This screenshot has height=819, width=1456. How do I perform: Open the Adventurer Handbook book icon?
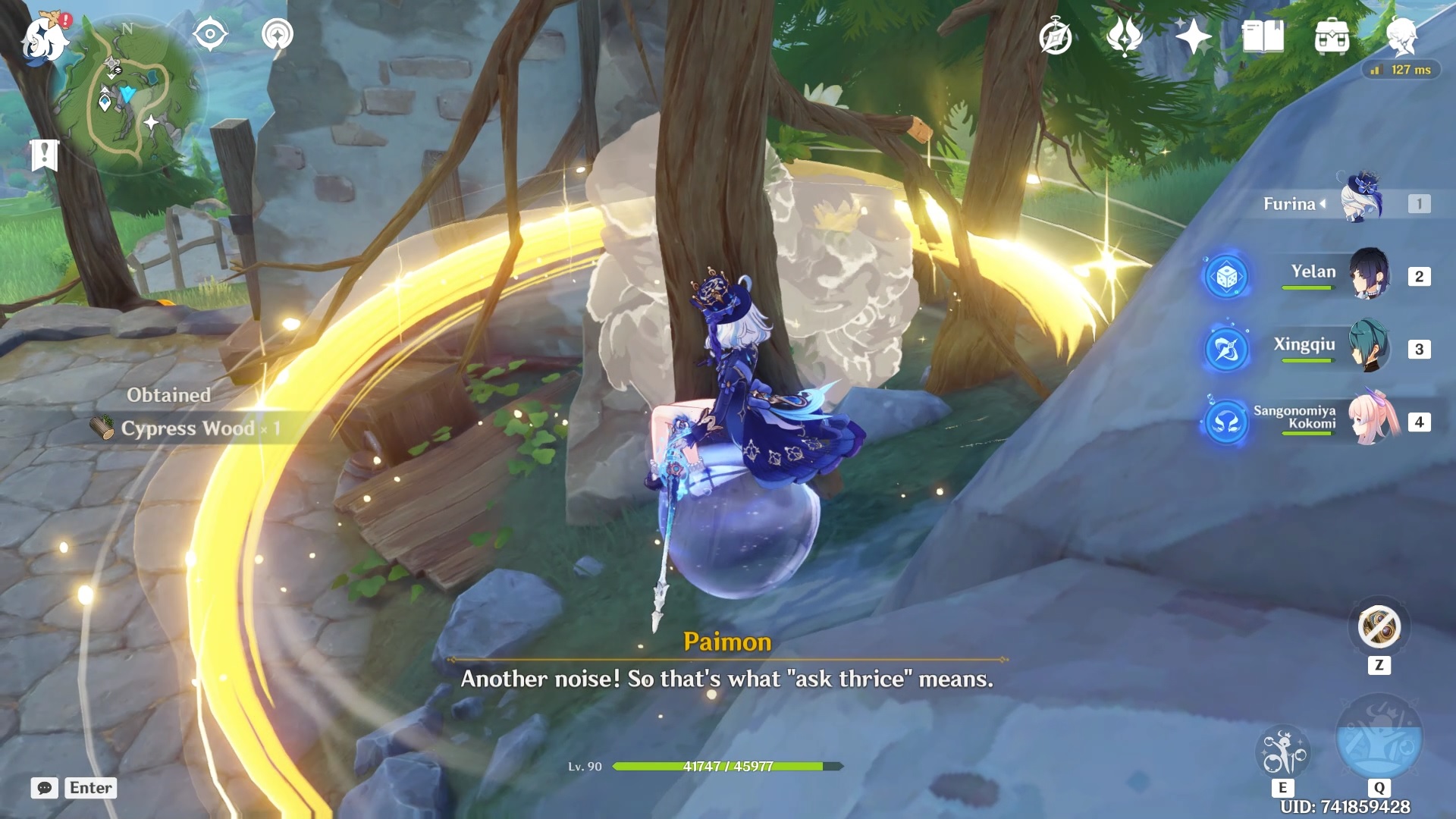click(1263, 36)
